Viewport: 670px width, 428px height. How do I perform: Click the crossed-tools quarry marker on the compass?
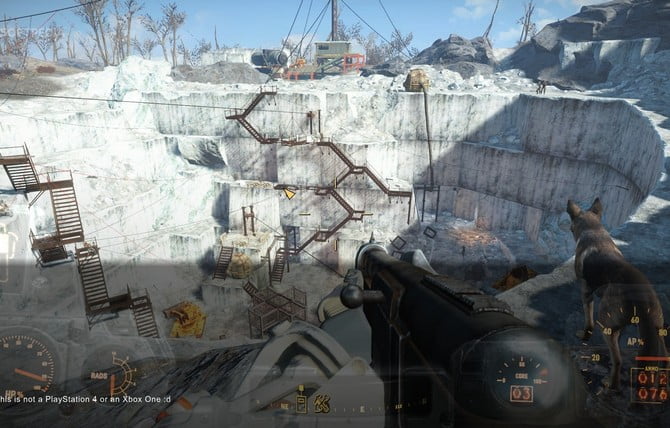323,403
